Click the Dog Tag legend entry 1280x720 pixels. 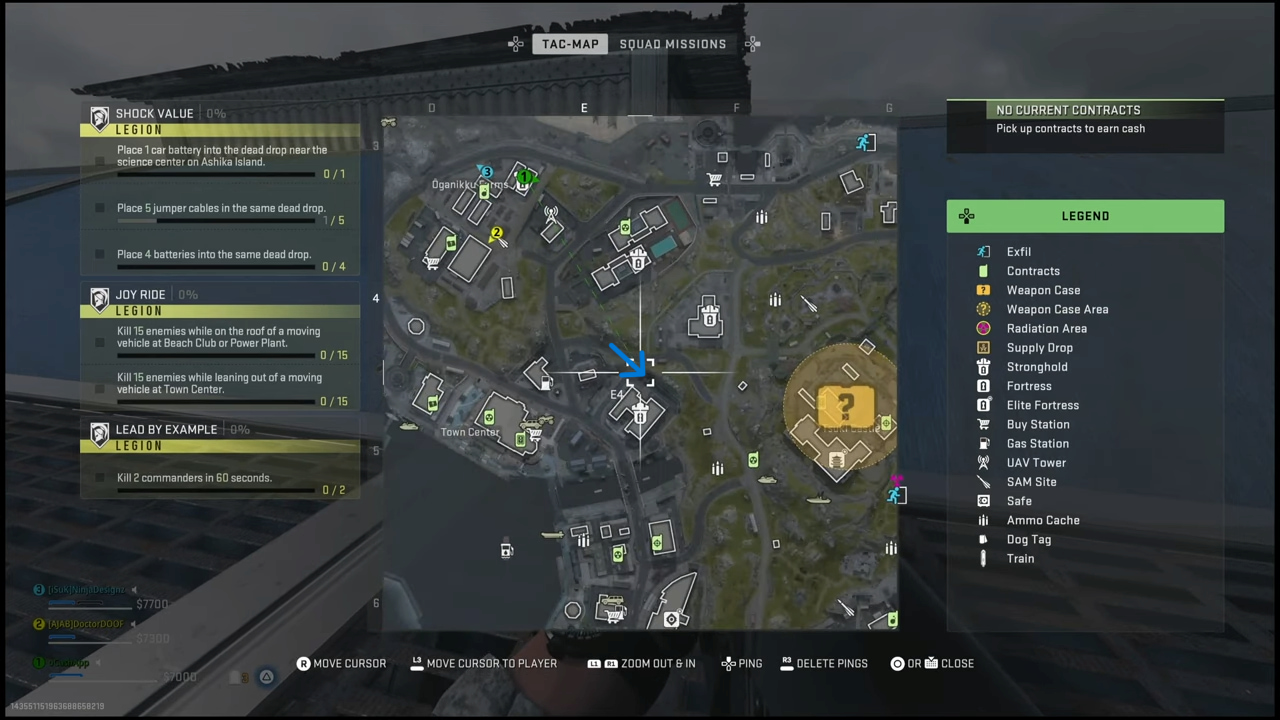tap(1028, 539)
